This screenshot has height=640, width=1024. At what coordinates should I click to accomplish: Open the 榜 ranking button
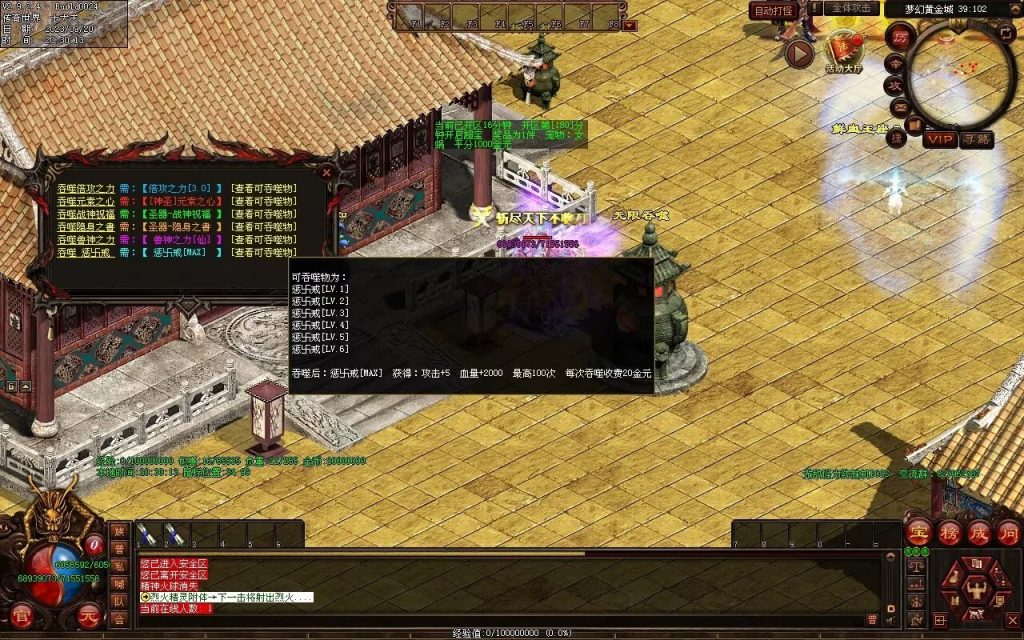[x=948, y=531]
